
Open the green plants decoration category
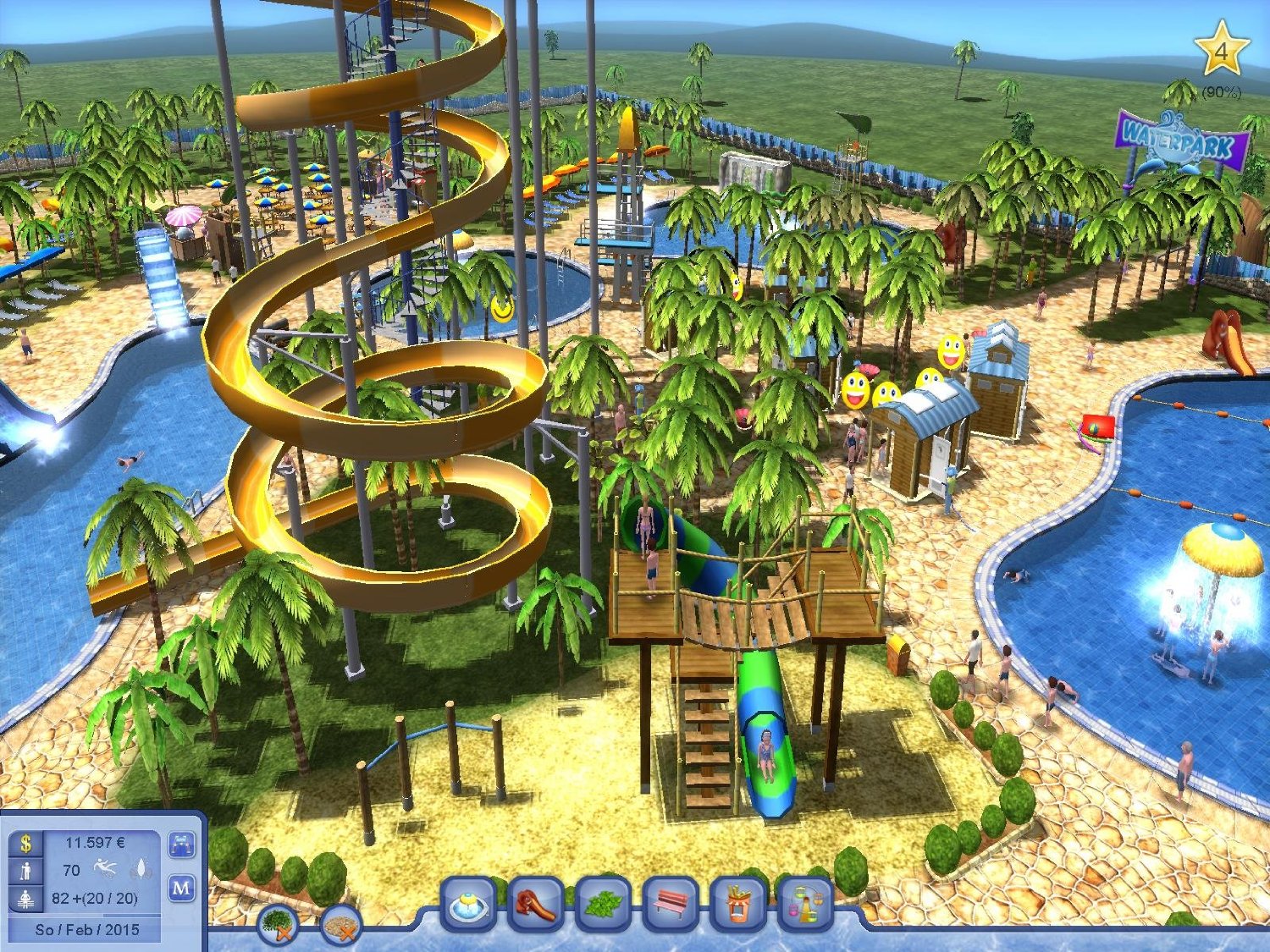click(602, 905)
